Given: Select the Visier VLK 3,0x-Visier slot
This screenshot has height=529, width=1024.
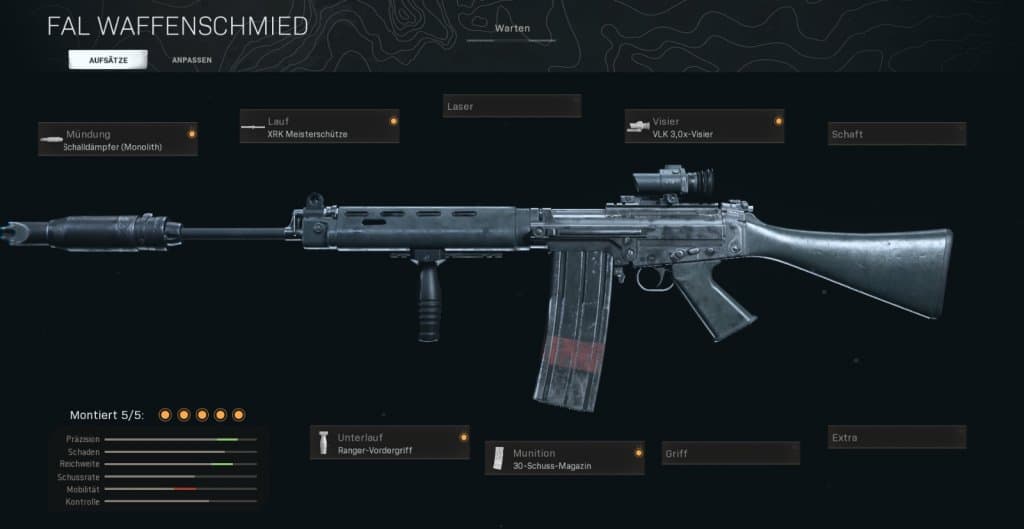Looking at the screenshot, I should [704, 127].
